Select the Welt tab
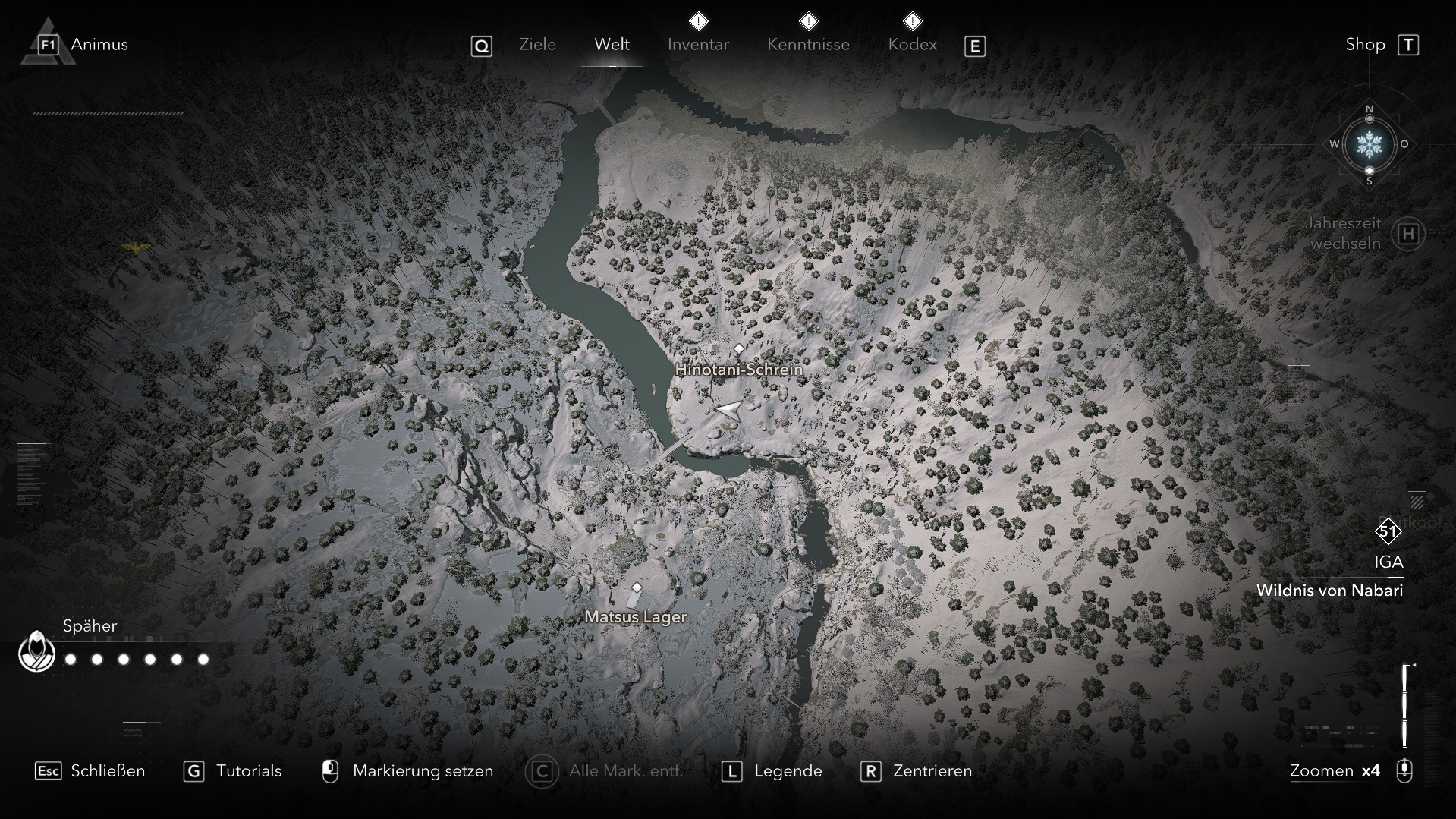1456x819 pixels. click(612, 45)
